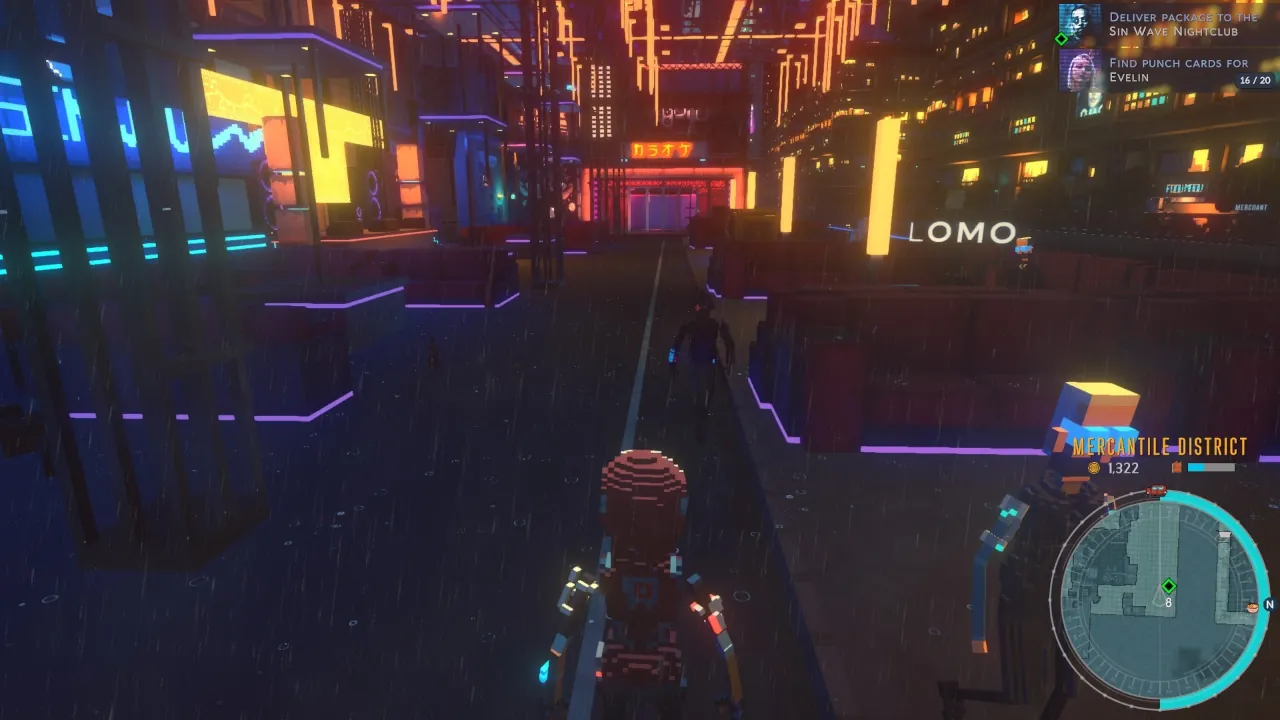1280x720 pixels.
Task: Click the blue portrait beside the delivery objective
Action: click(x=1079, y=22)
